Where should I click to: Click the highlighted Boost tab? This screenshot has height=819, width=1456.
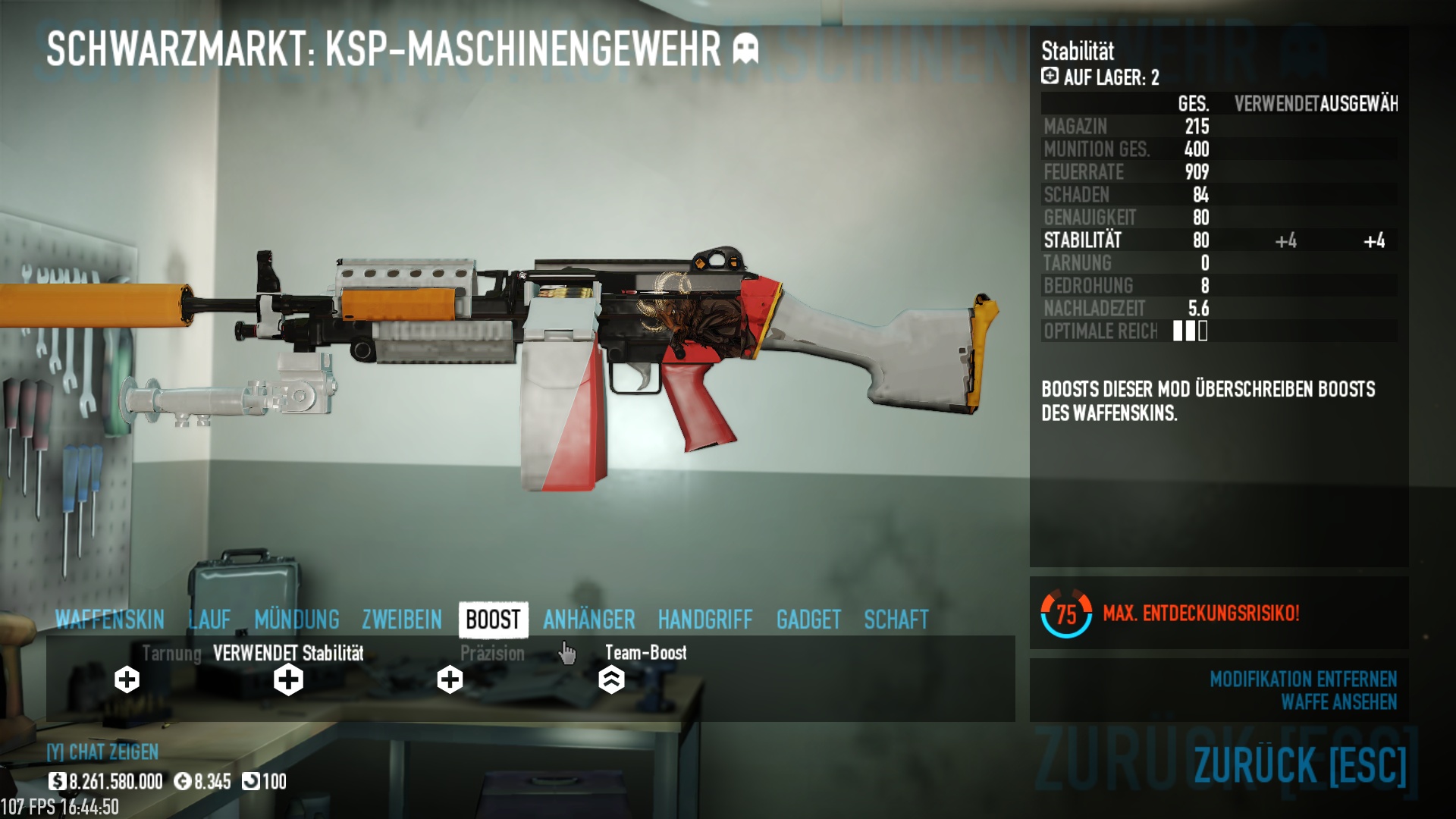click(493, 620)
